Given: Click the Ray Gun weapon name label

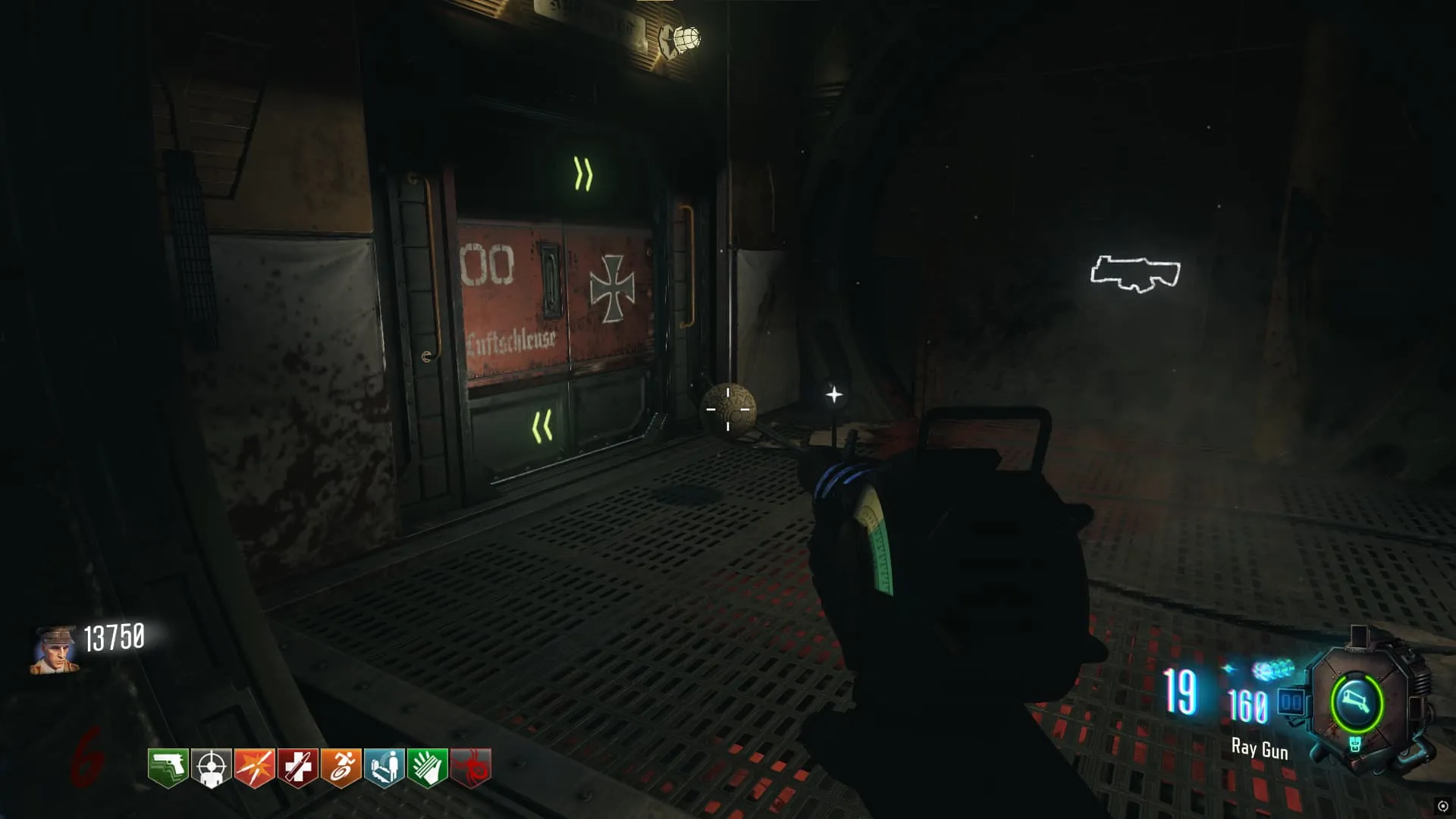Looking at the screenshot, I should click(x=1260, y=749).
